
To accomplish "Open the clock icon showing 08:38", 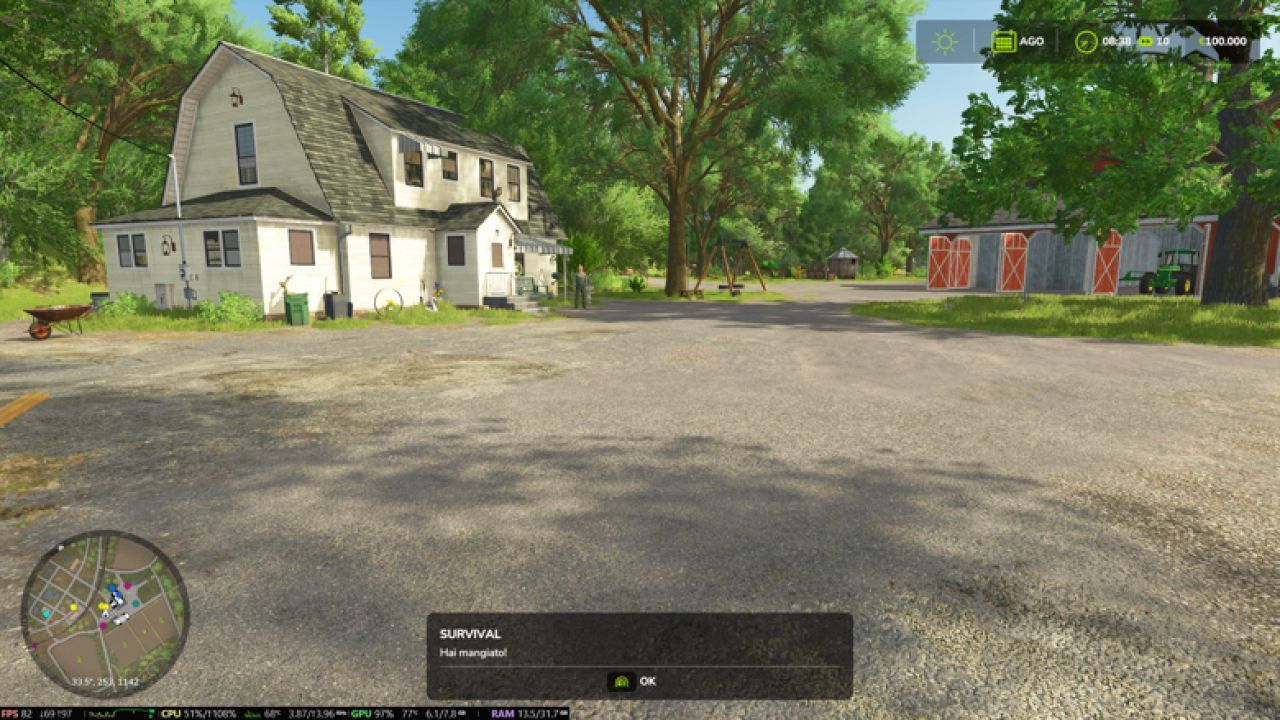I will tap(1086, 41).
